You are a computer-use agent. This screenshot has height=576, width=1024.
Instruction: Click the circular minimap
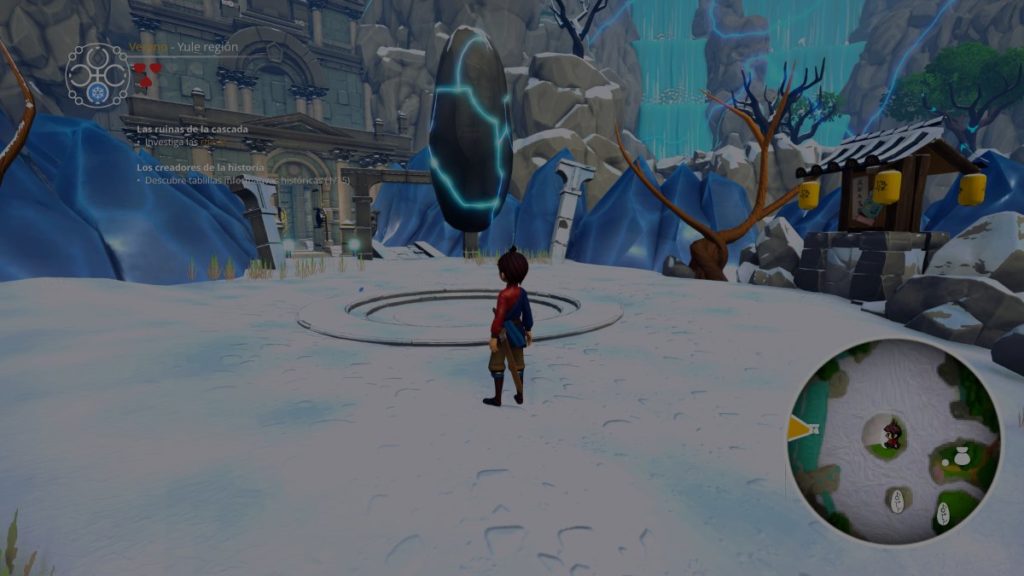[895, 442]
